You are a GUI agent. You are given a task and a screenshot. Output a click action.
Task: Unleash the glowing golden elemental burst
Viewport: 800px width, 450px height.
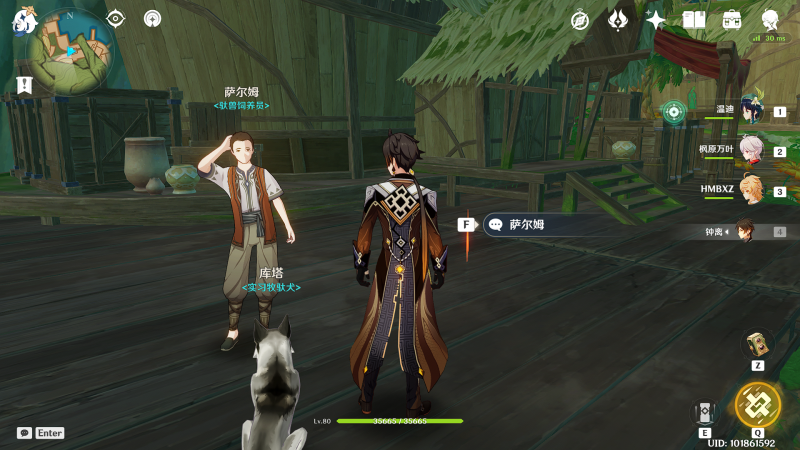coord(757,403)
